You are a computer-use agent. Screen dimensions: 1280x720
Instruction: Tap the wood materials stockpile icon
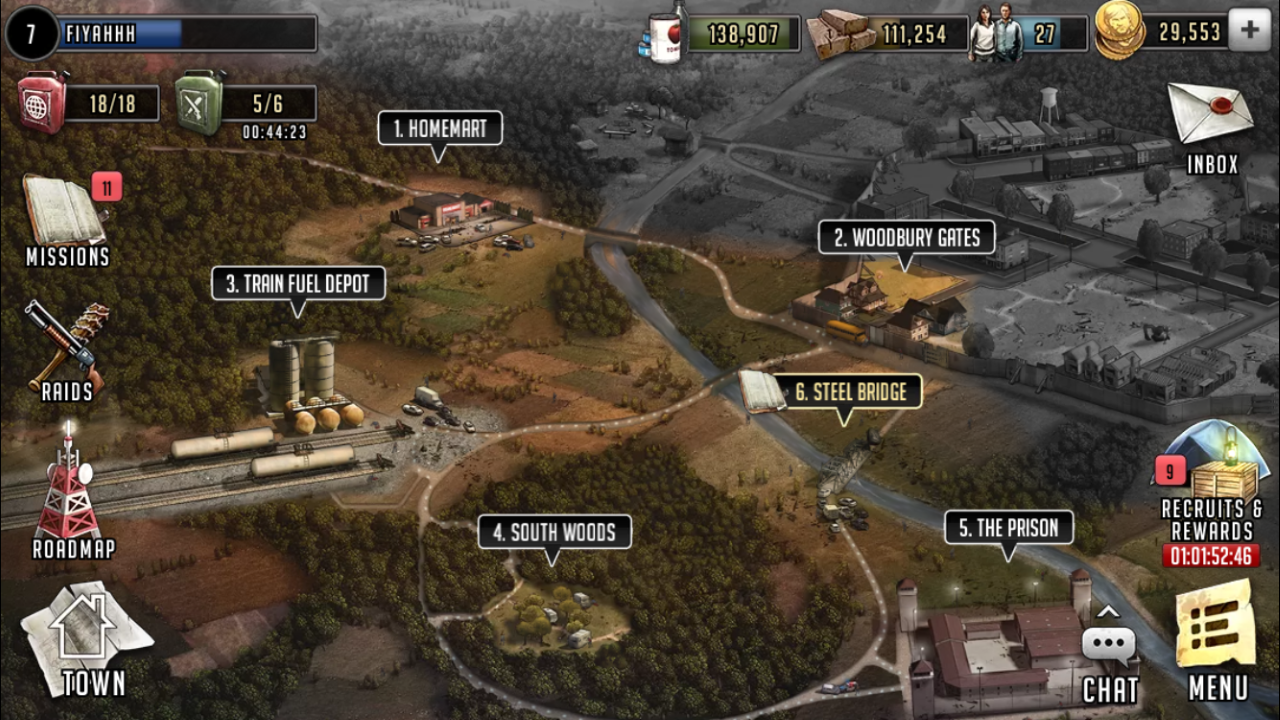842,34
